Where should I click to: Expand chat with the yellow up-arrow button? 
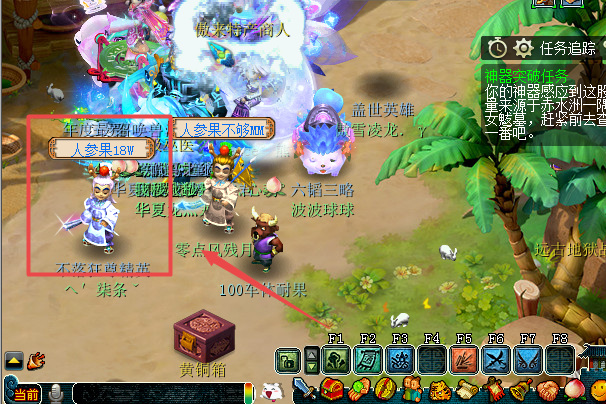pos(14,360)
